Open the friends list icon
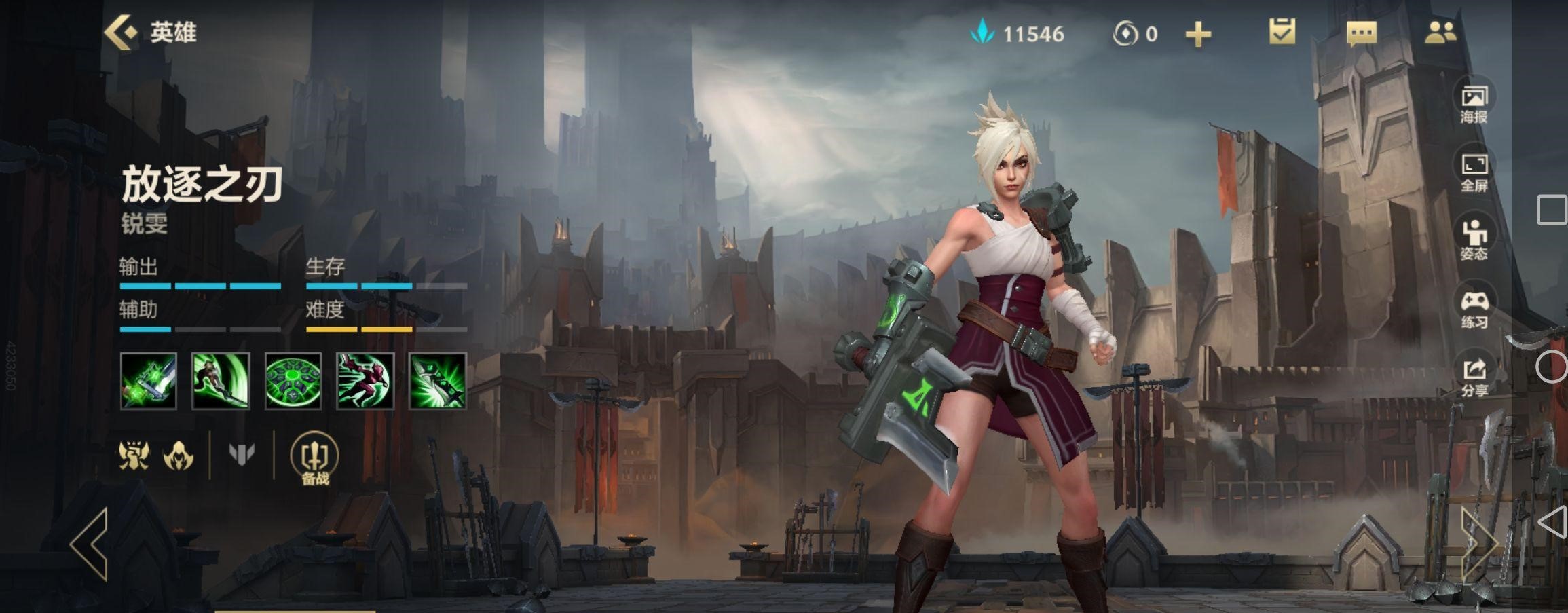The width and height of the screenshot is (1568, 613). click(x=1440, y=33)
